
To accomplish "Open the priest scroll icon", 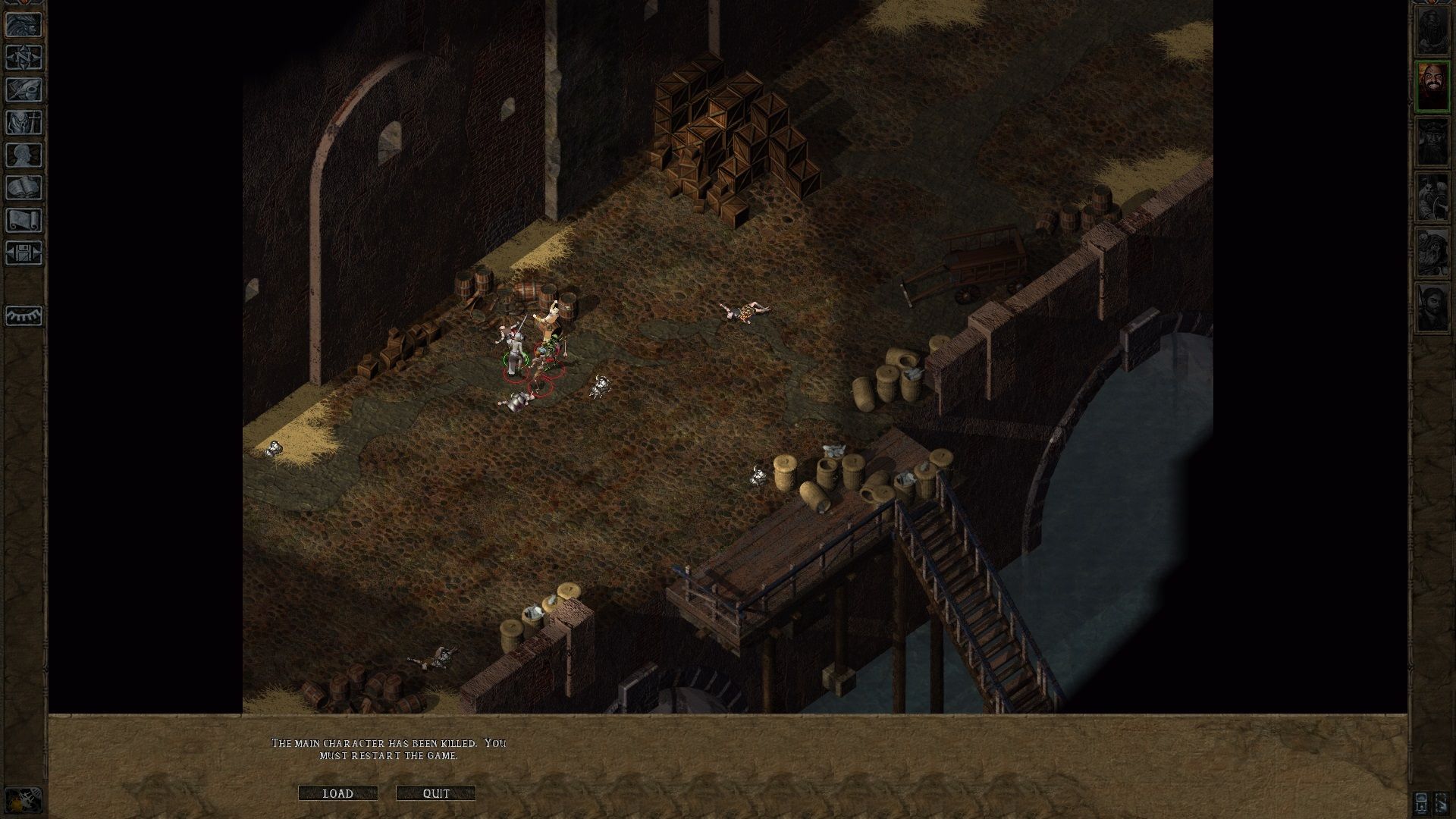I will click(24, 221).
